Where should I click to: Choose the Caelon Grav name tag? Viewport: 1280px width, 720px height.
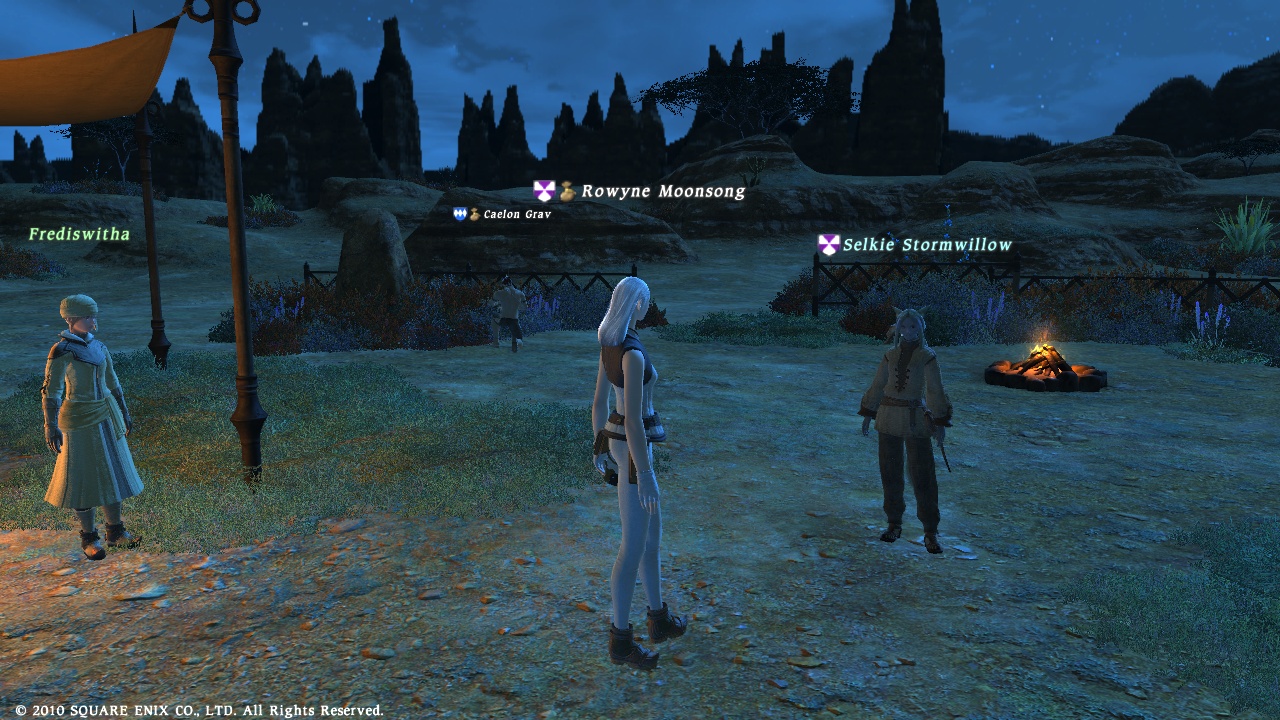[515, 214]
